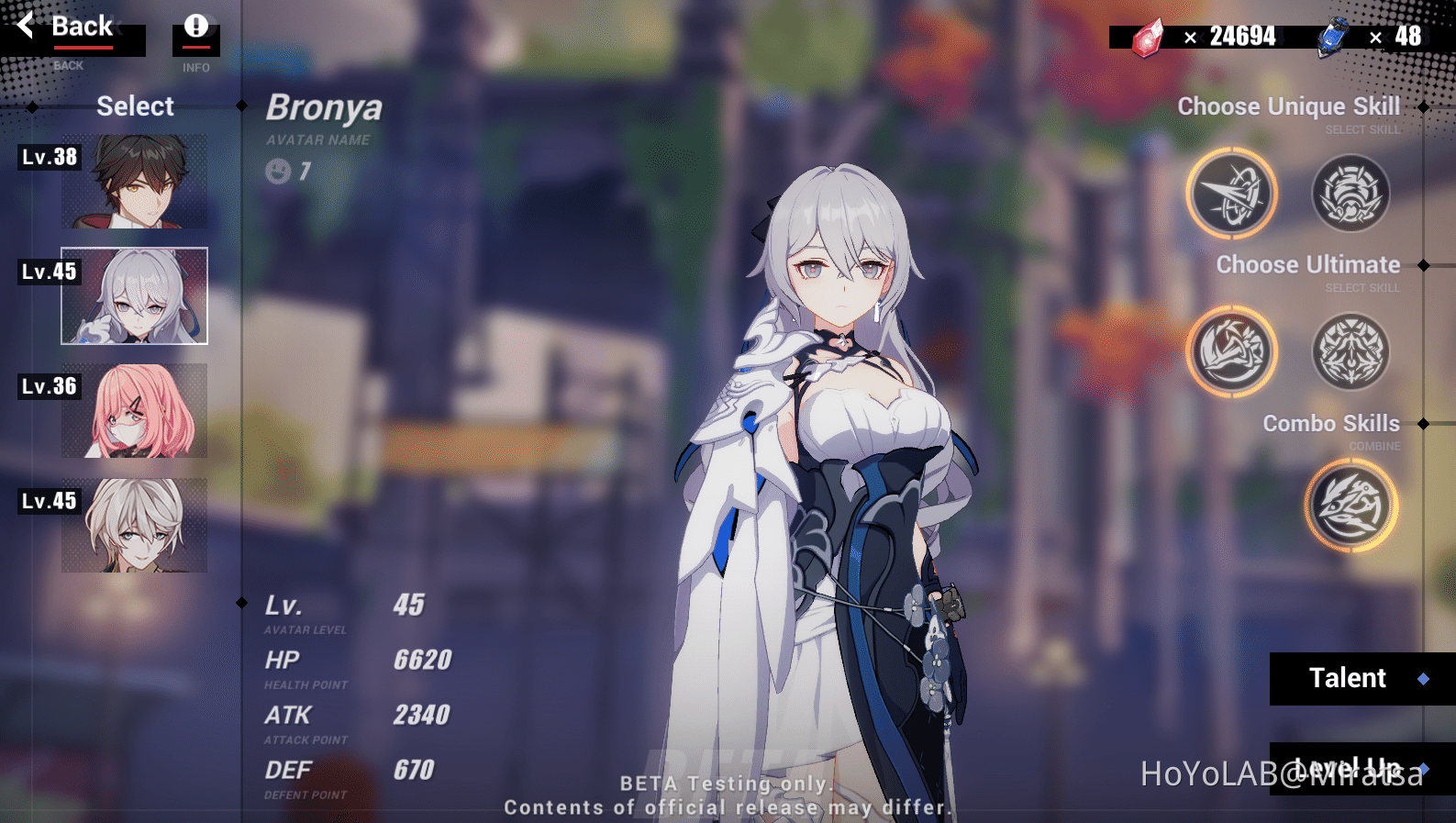Switch Ultimate to the grey alternate skill

[x=1350, y=351]
